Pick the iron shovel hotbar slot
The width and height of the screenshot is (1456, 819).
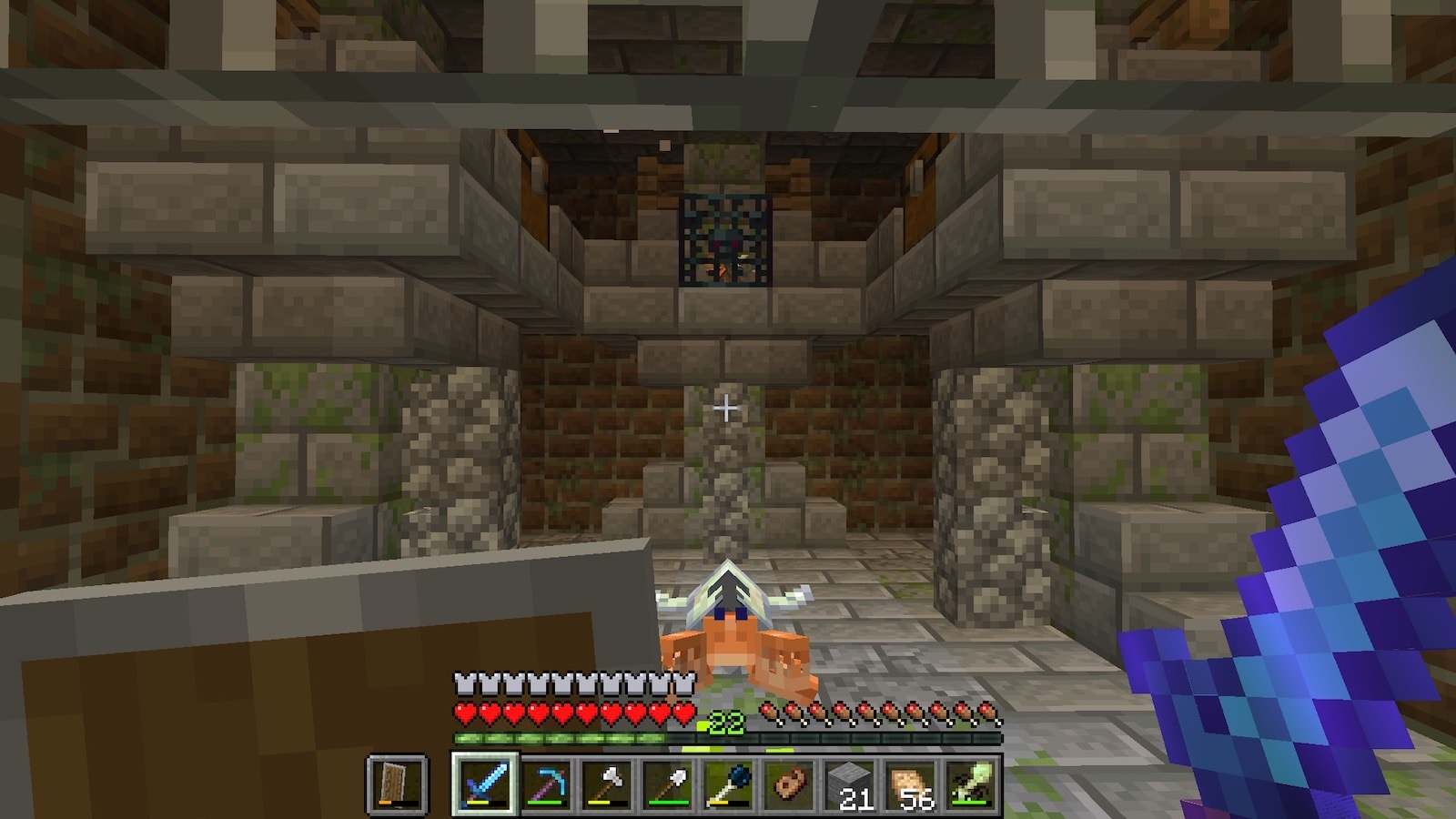click(x=667, y=784)
